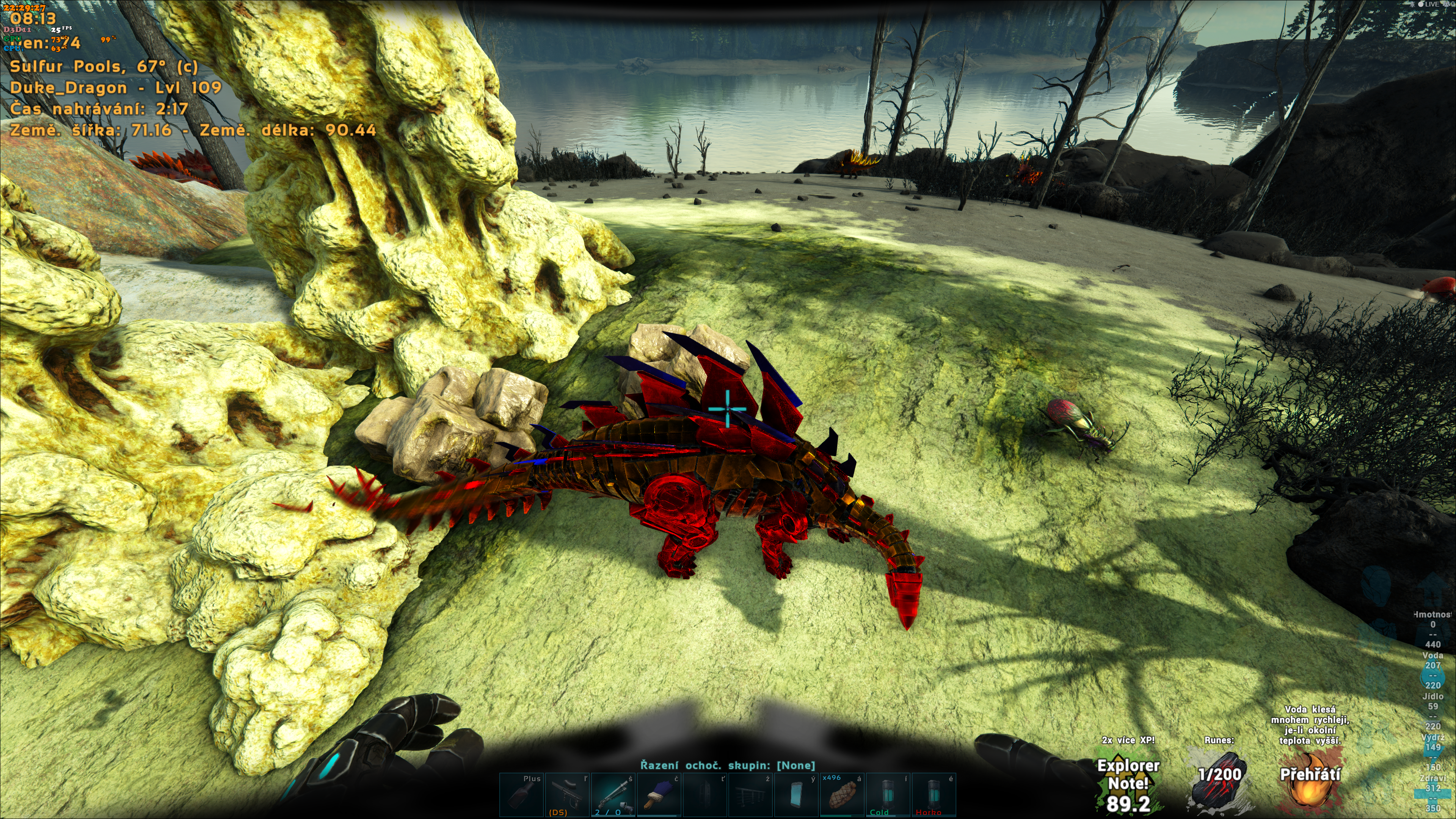Select the dark bottle hotbar slot
This screenshot has width=1456, height=819.
(x=521, y=795)
